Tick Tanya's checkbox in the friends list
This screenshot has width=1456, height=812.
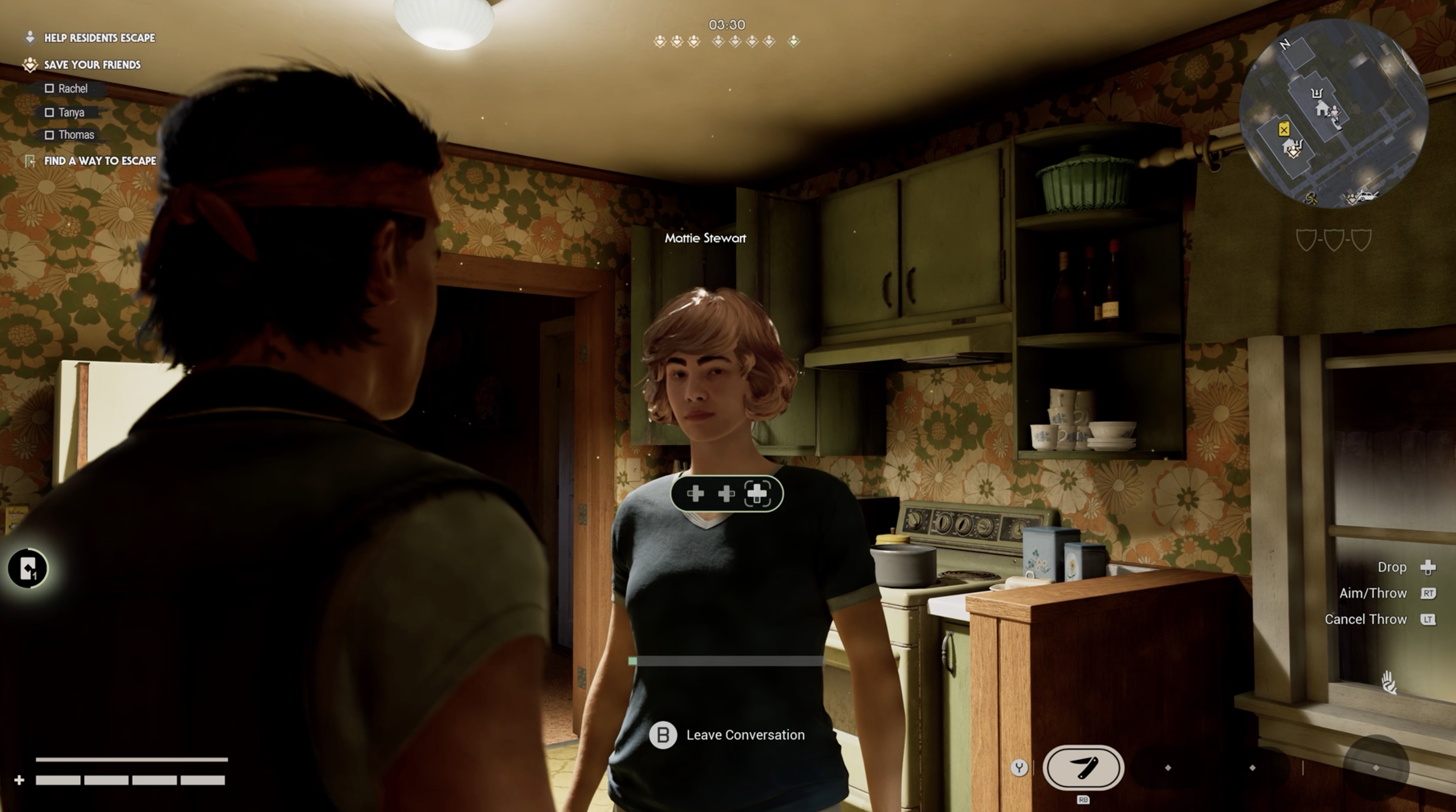pos(50,113)
